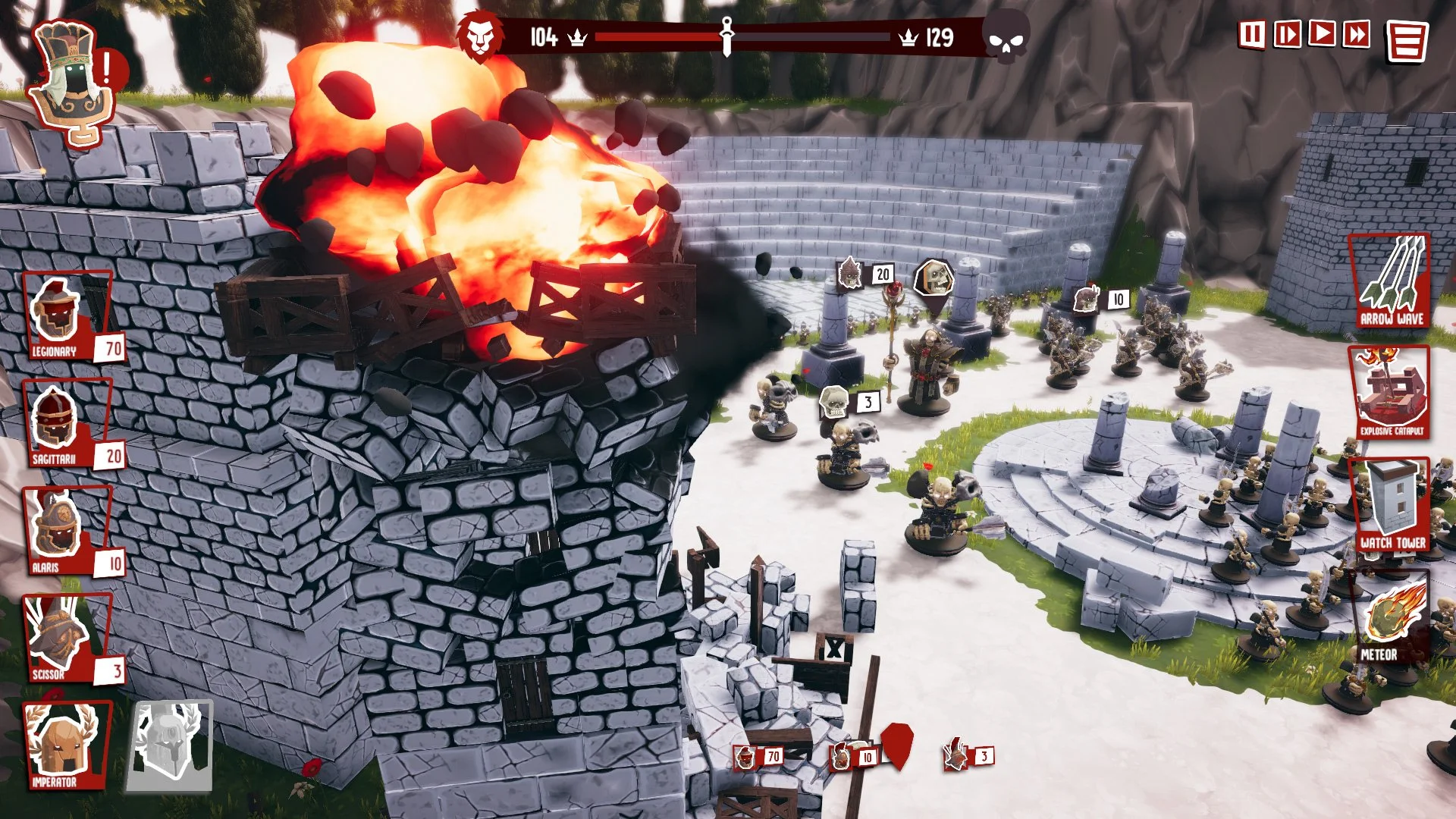Use the Explosive Catapult ability
The width and height of the screenshot is (1456, 819).
click(1390, 394)
